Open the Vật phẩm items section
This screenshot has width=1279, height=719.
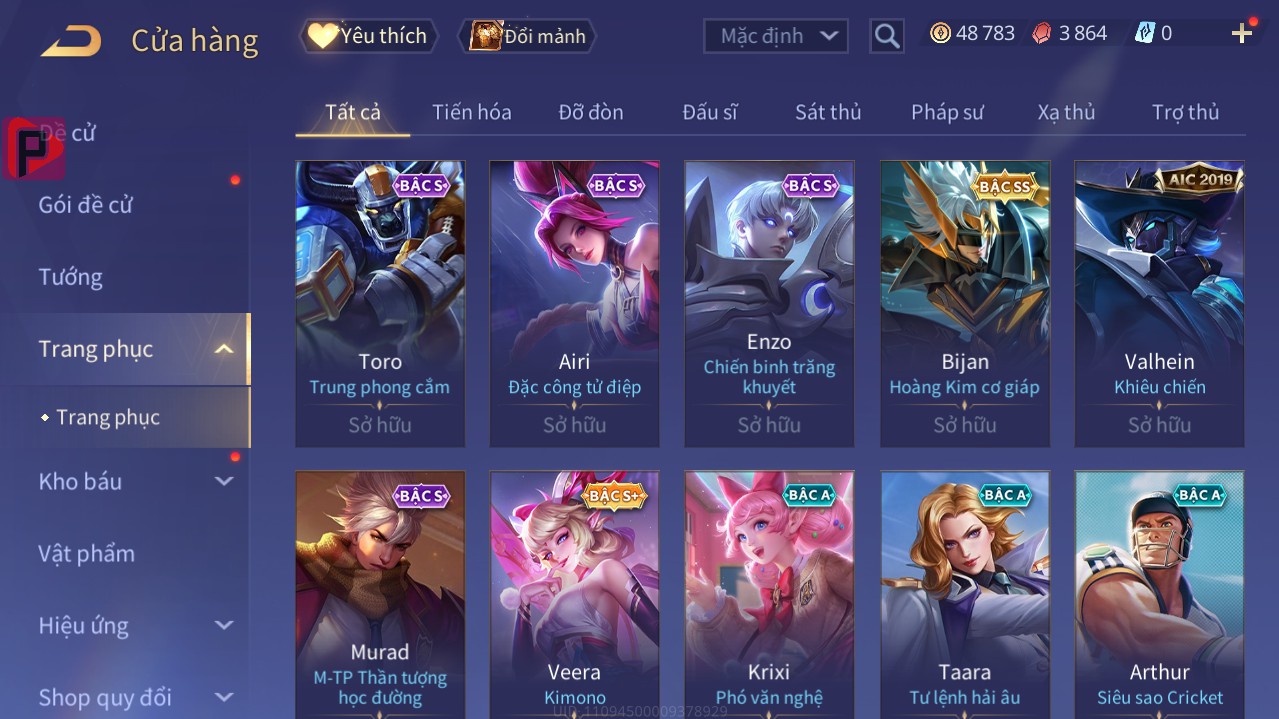87,553
